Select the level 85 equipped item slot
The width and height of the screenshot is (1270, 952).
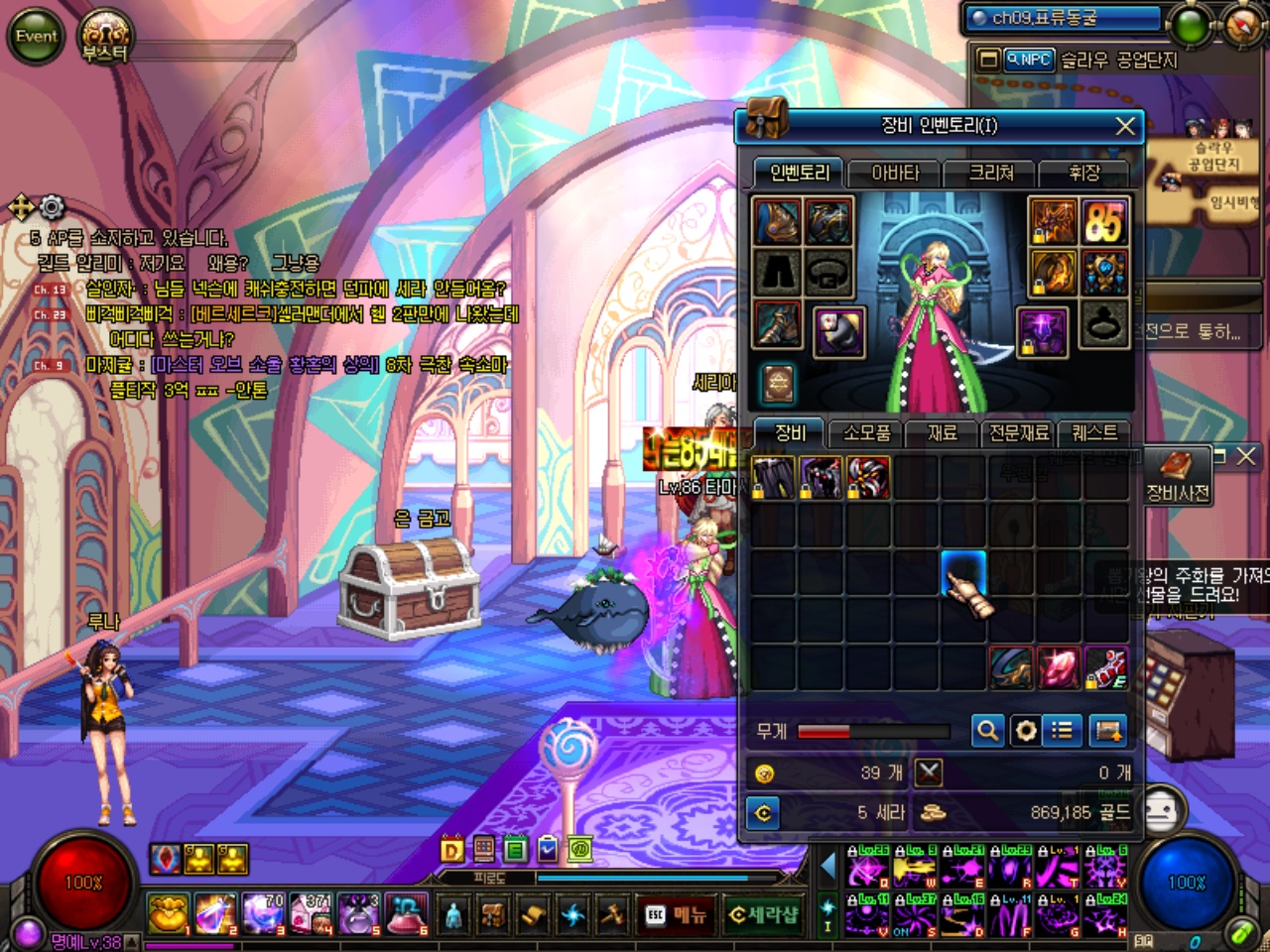click(x=1103, y=222)
